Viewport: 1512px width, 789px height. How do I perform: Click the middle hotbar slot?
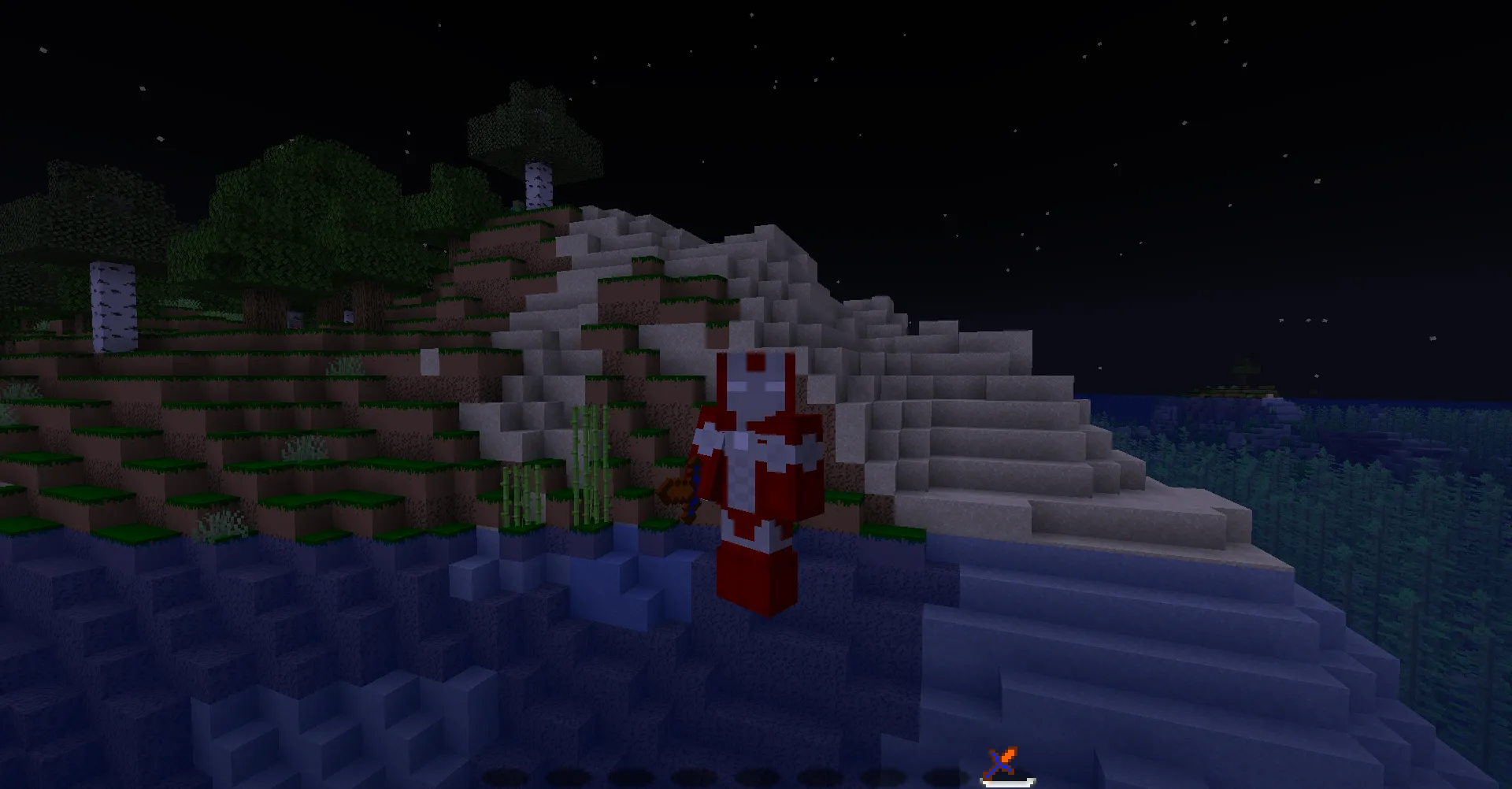(754, 774)
